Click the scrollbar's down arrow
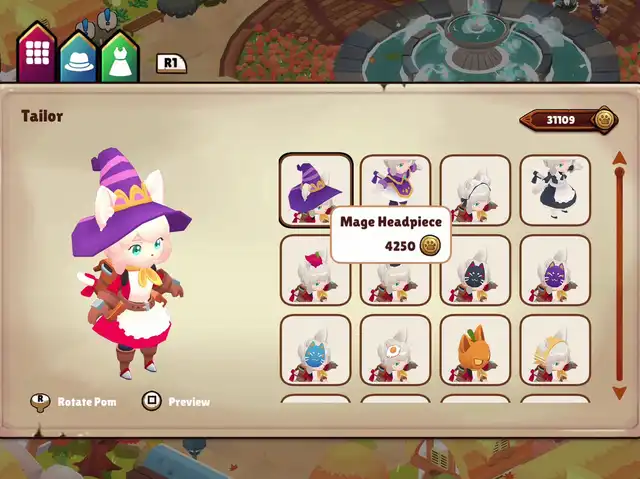 tap(619, 392)
